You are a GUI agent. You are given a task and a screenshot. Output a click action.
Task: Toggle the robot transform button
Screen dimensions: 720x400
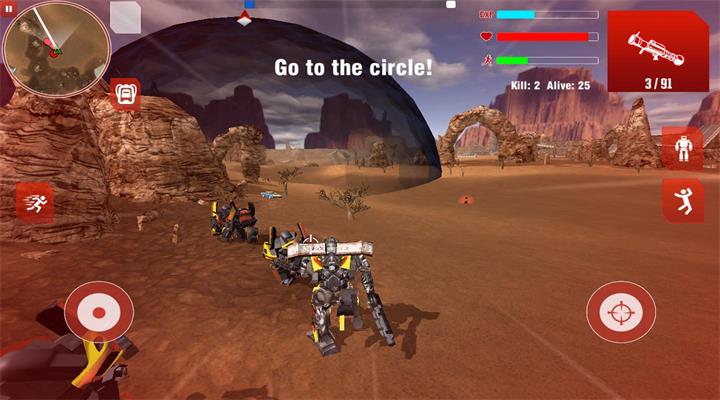(683, 148)
